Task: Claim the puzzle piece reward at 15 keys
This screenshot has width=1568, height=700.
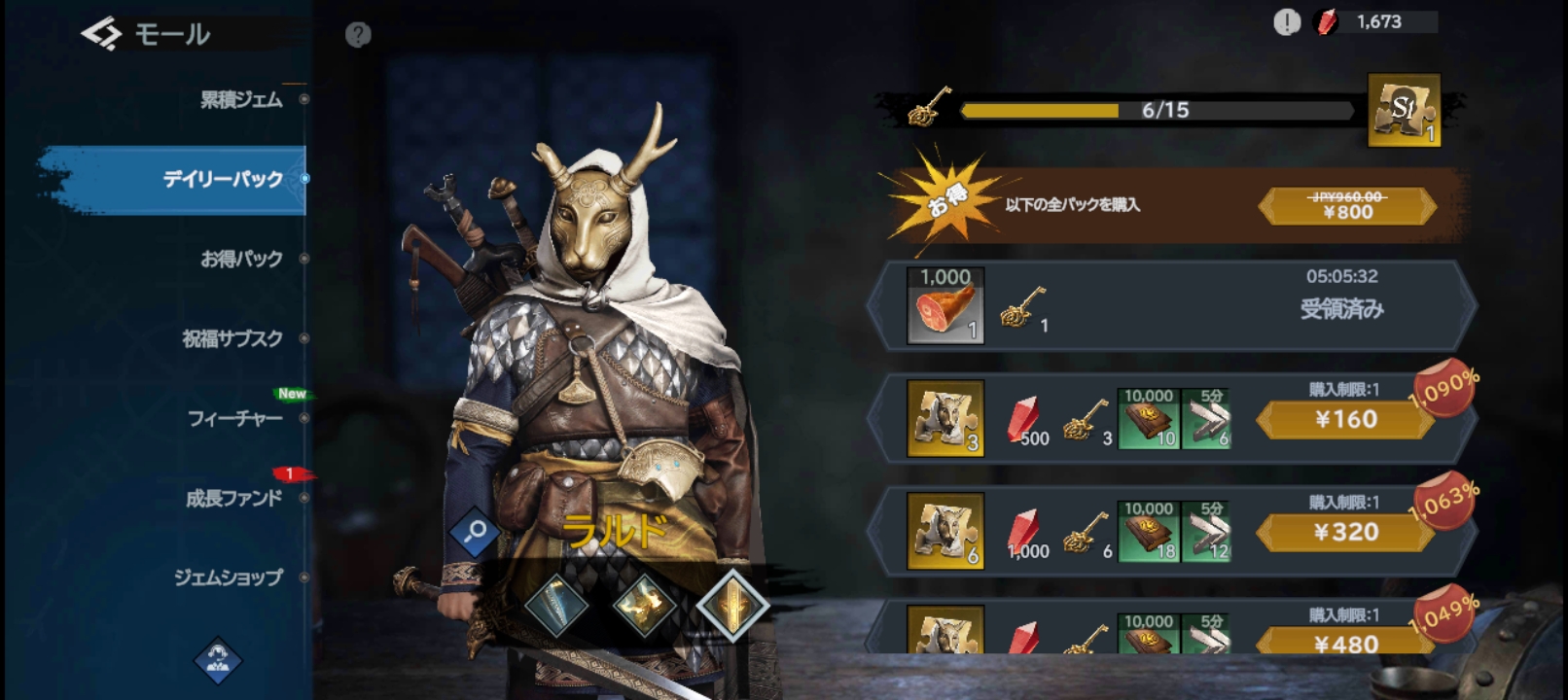Action: (1403, 110)
